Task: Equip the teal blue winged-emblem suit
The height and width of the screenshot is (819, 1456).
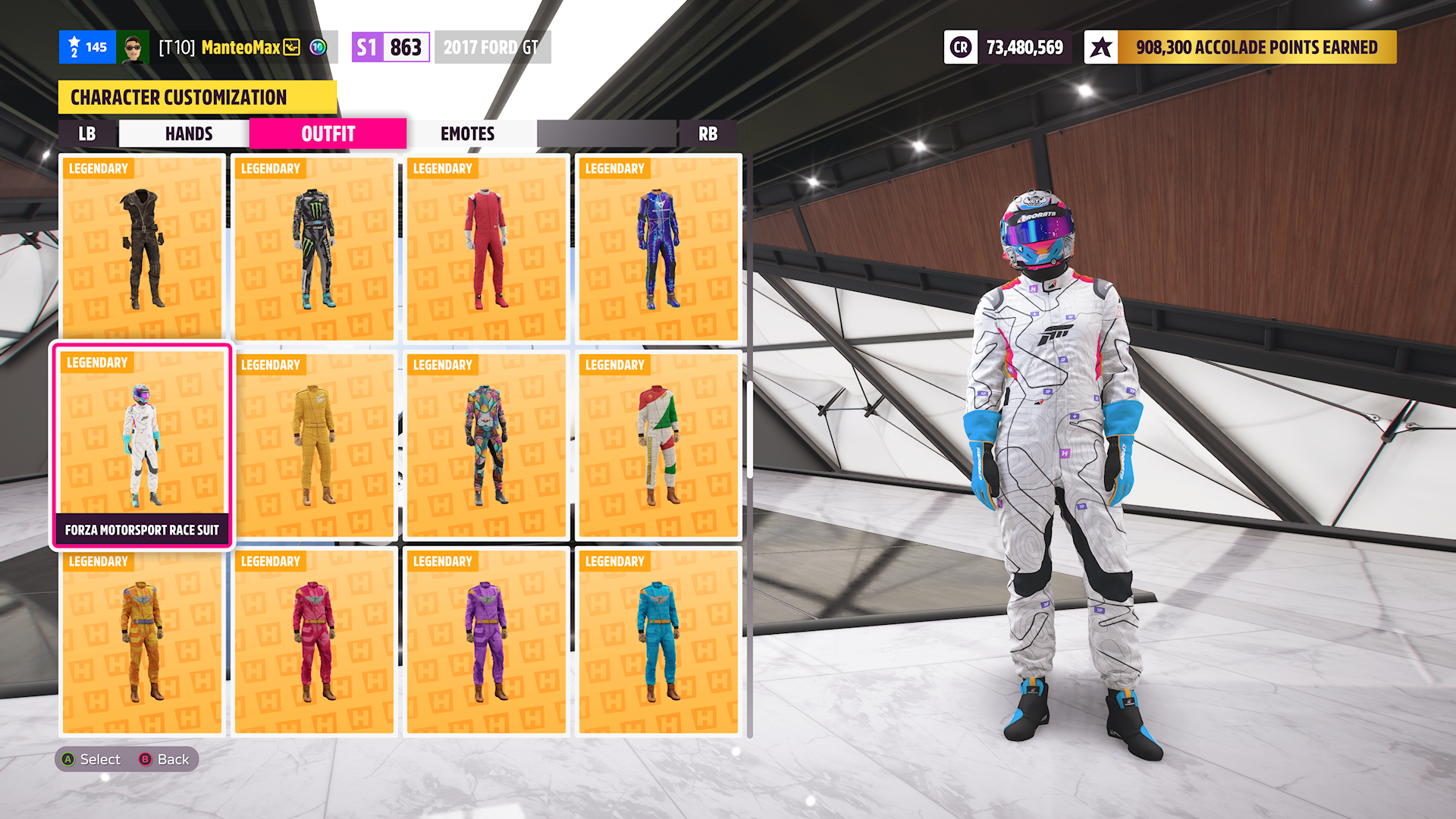Action: (658, 642)
